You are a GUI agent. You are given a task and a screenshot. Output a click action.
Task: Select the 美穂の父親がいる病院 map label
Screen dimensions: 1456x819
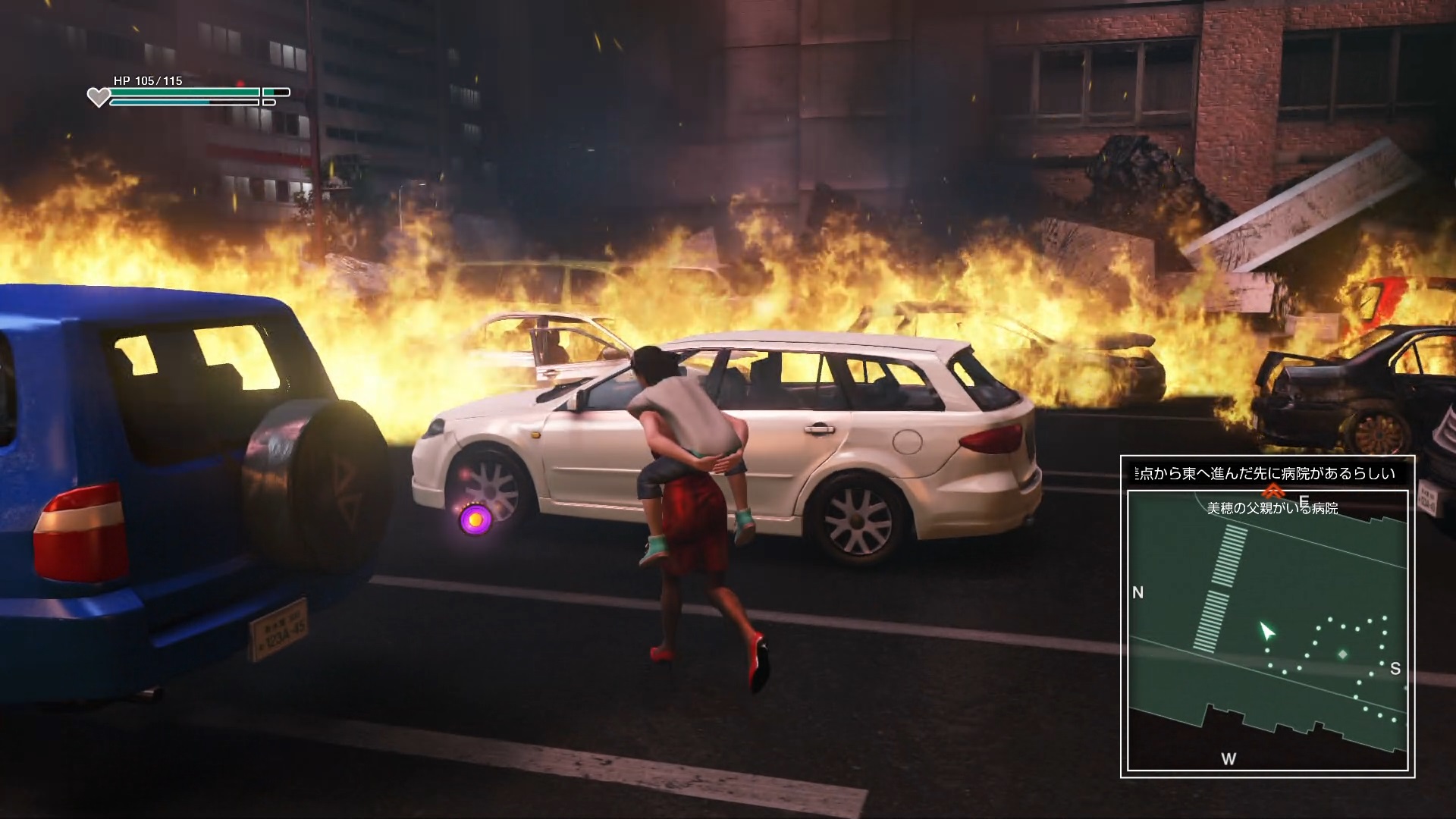pyautogui.click(x=1272, y=509)
